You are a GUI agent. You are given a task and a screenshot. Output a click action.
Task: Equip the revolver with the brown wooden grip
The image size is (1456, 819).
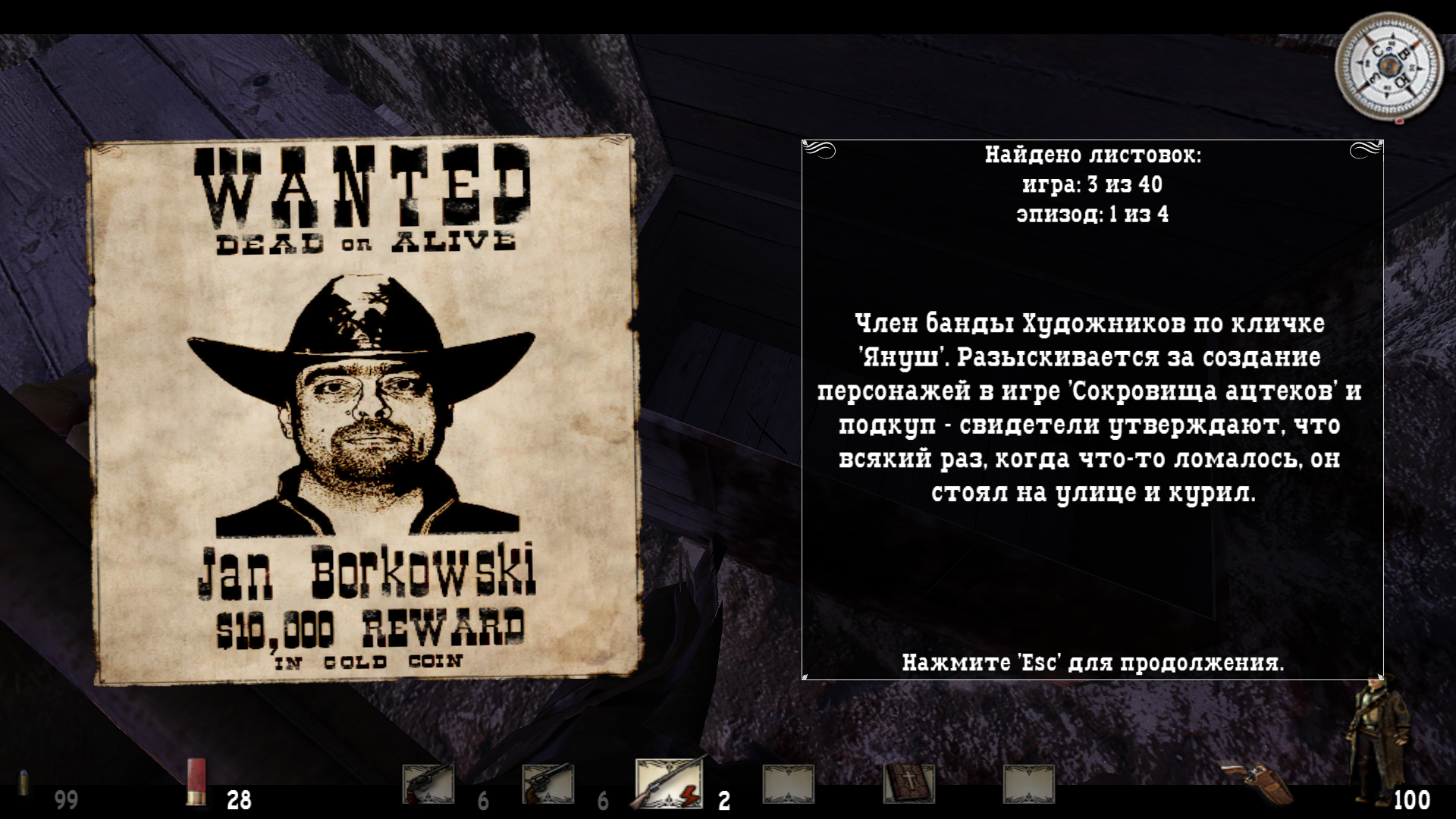click(548, 784)
